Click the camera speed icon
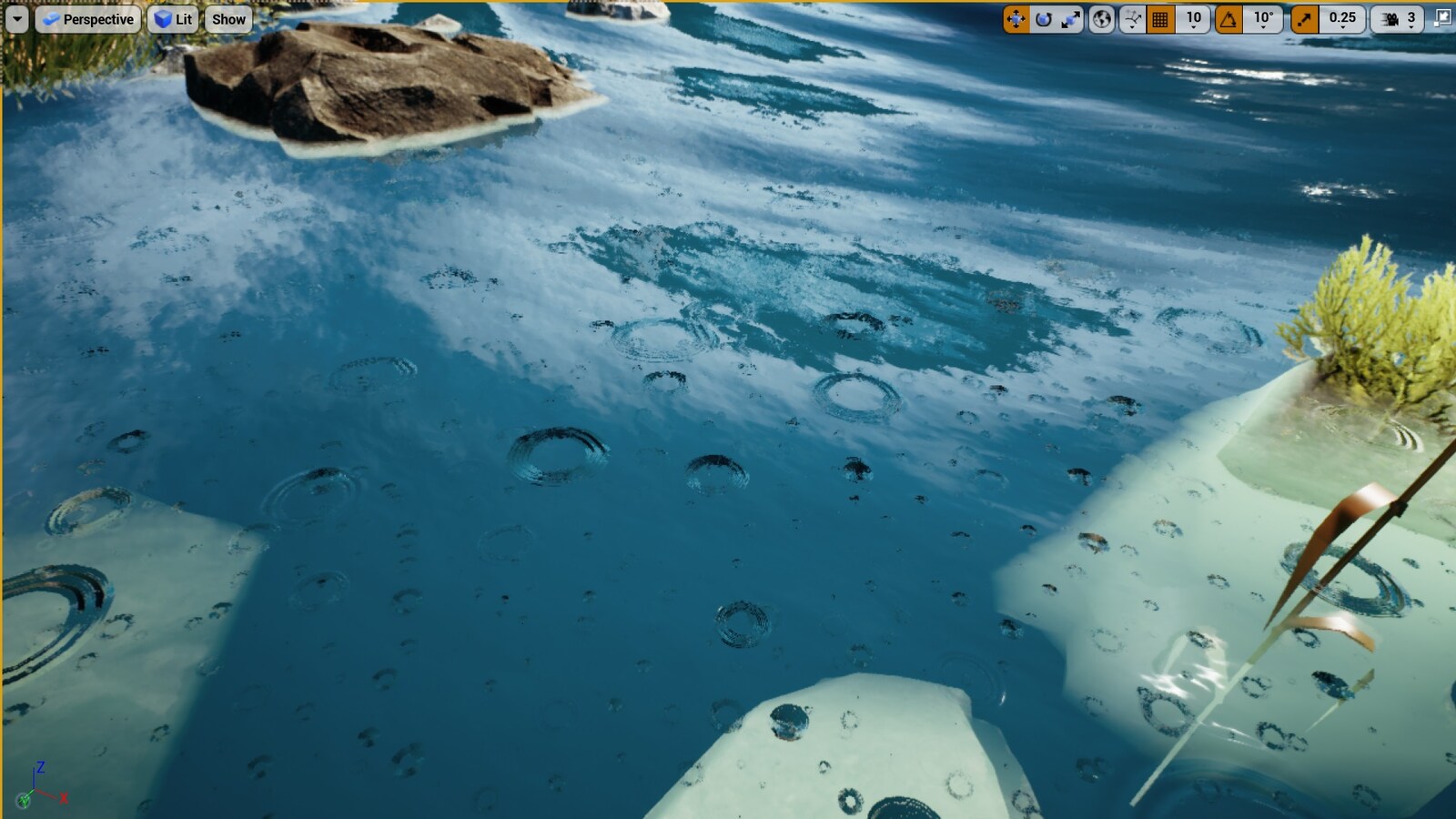The image size is (1456, 819). 1390,18
